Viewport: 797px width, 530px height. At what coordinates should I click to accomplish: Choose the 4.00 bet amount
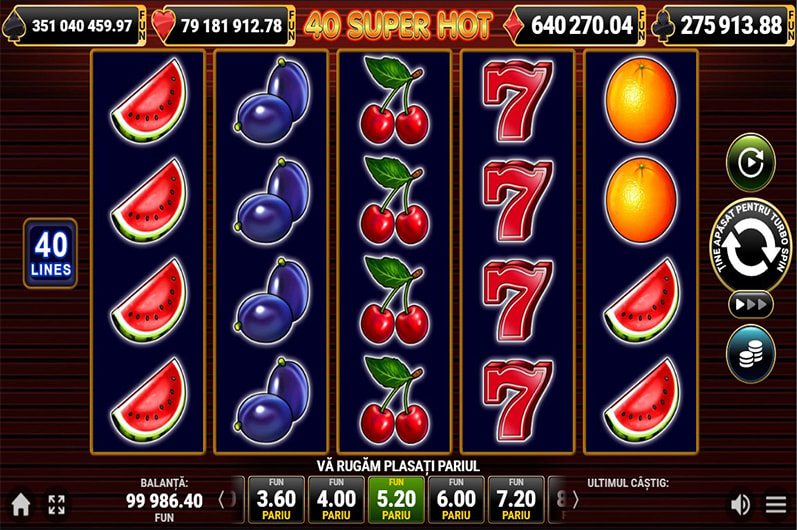(x=336, y=499)
